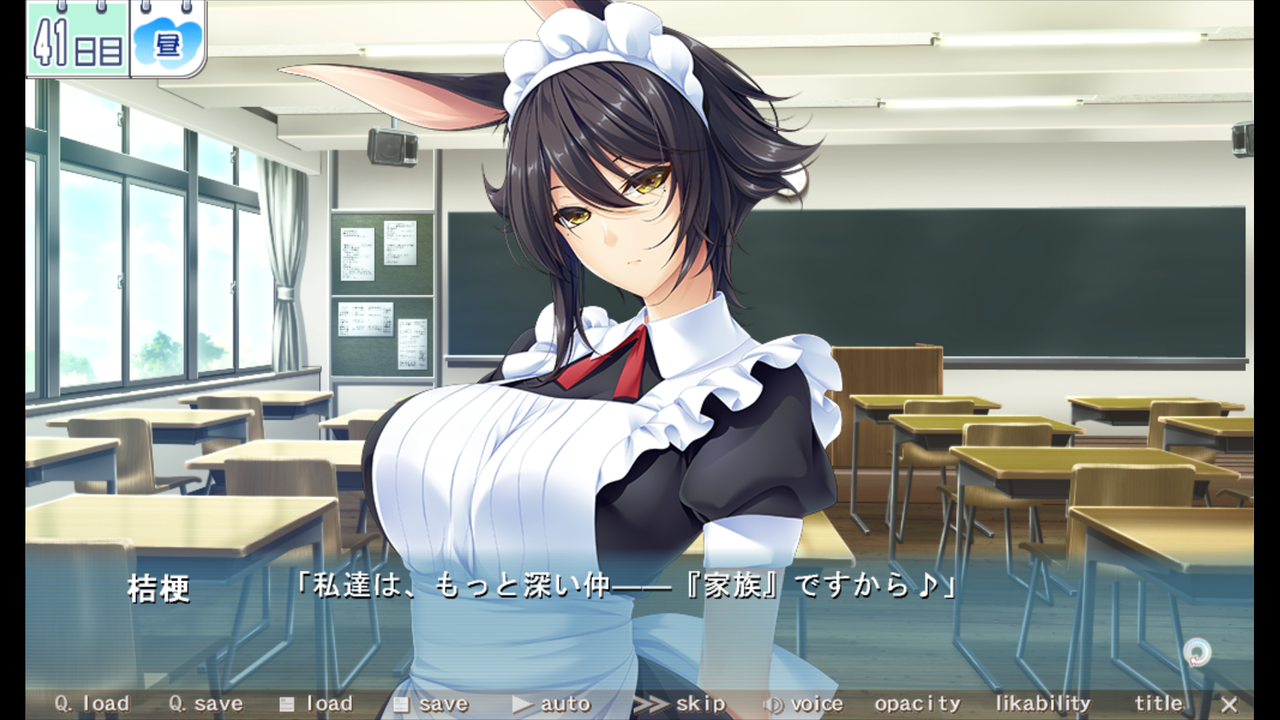The height and width of the screenshot is (720, 1280).
Task: Return to the title screen
Action: (x=1159, y=704)
